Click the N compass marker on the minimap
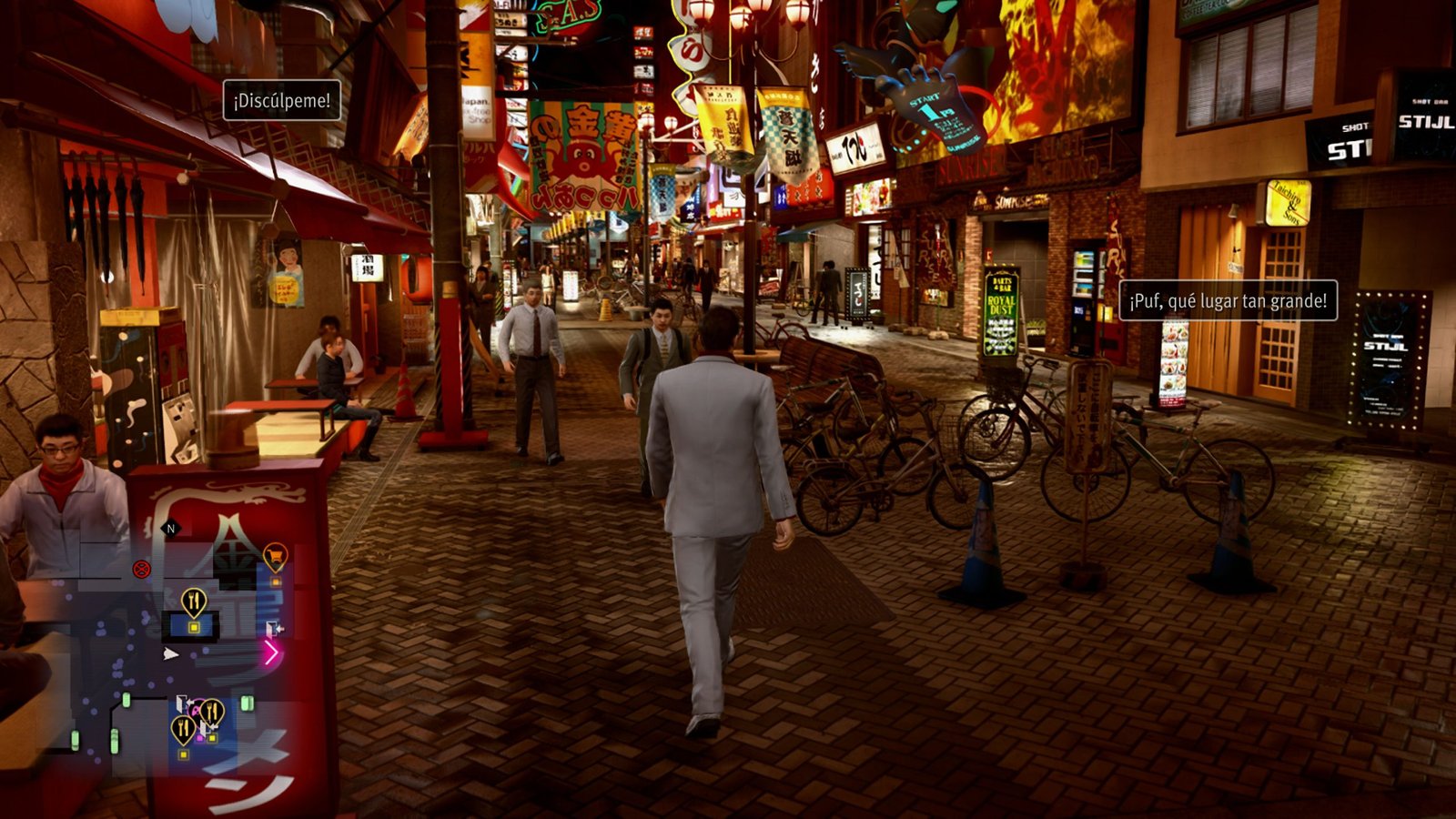The width and height of the screenshot is (1456, 819). [x=169, y=528]
